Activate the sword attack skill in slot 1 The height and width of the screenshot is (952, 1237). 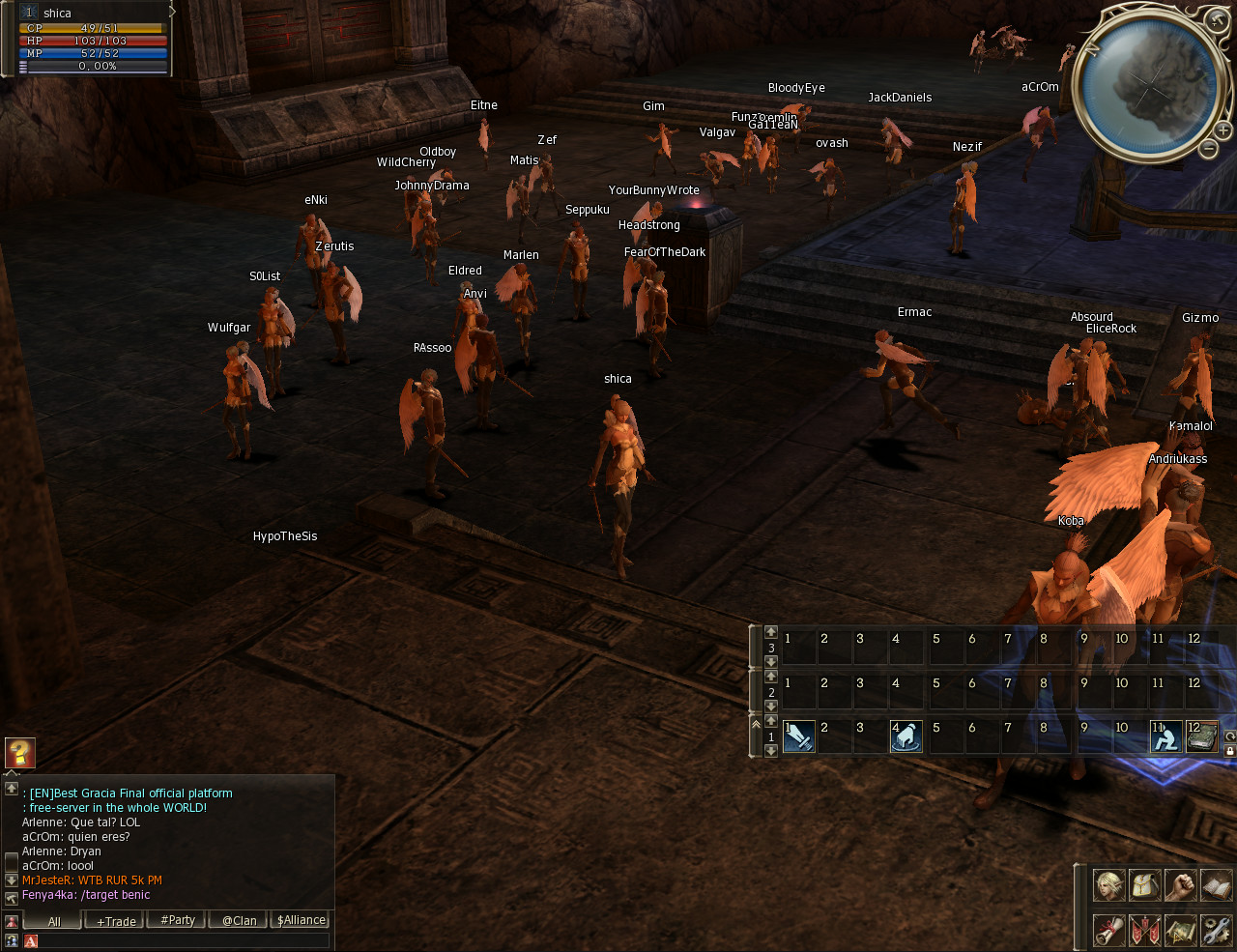pyautogui.click(x=798, y=736)
